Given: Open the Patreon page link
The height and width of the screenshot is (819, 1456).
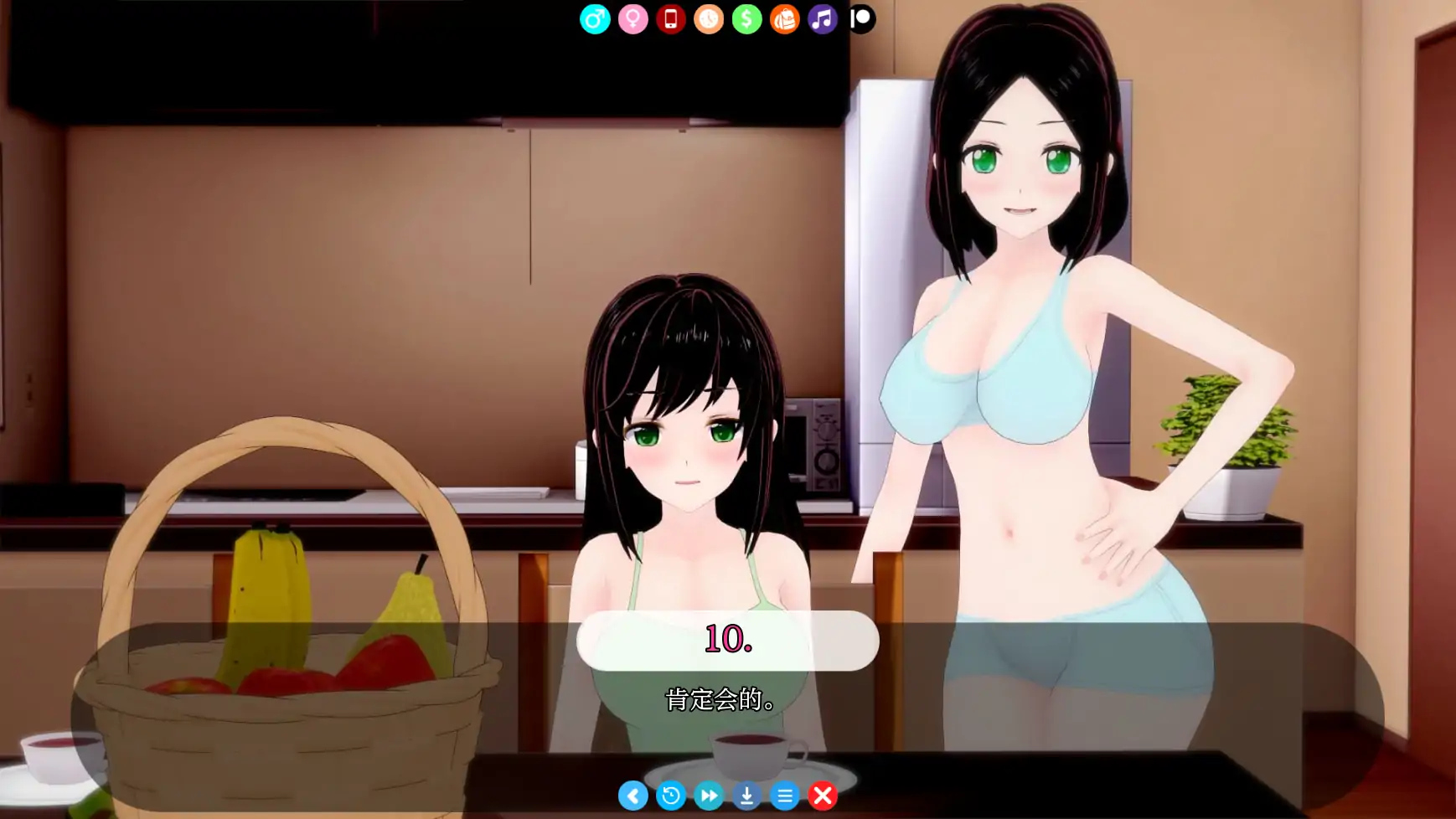Looking at the screenshot, I should pos(860,18).
